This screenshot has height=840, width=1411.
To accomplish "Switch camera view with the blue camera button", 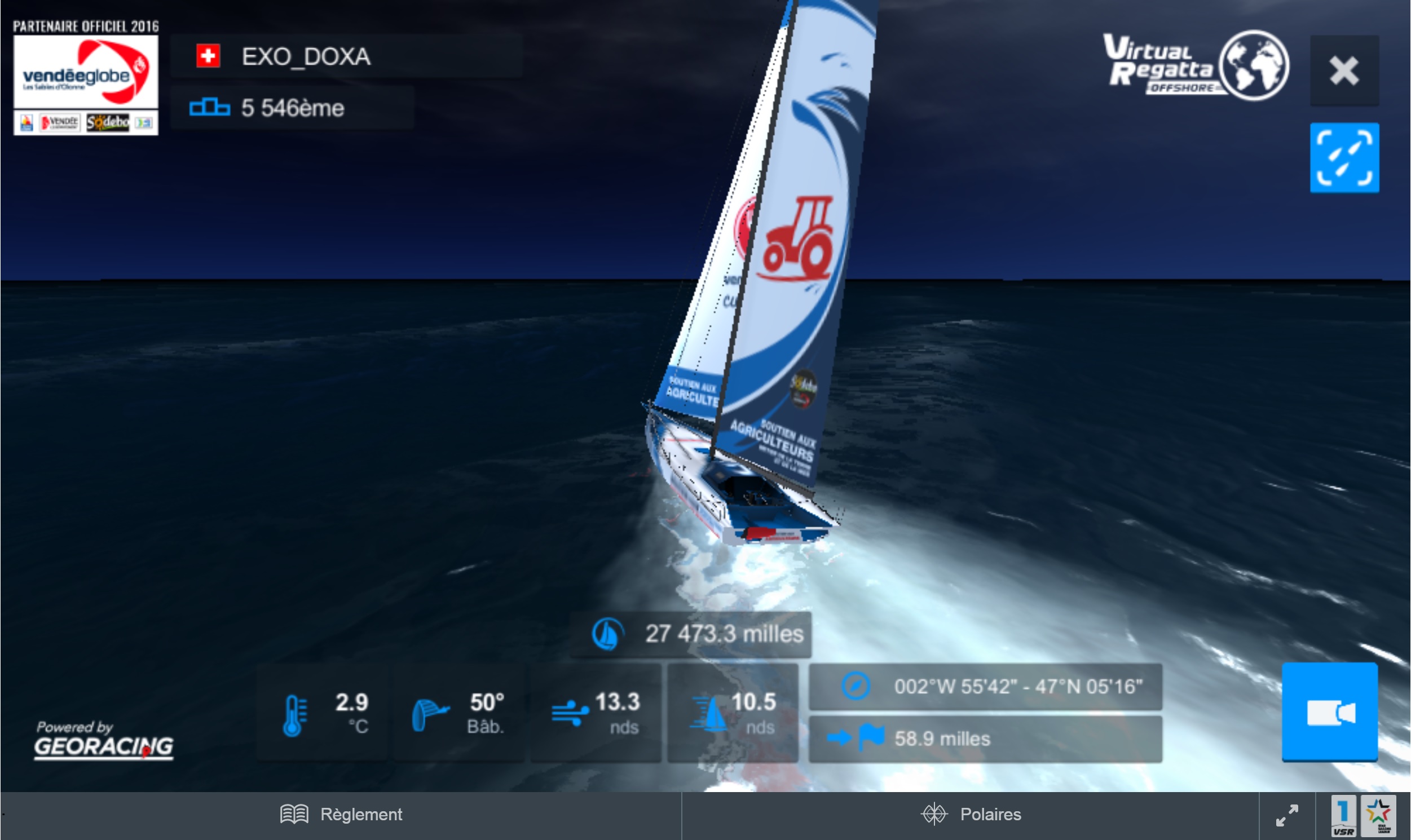I will tap(1329, 711).
